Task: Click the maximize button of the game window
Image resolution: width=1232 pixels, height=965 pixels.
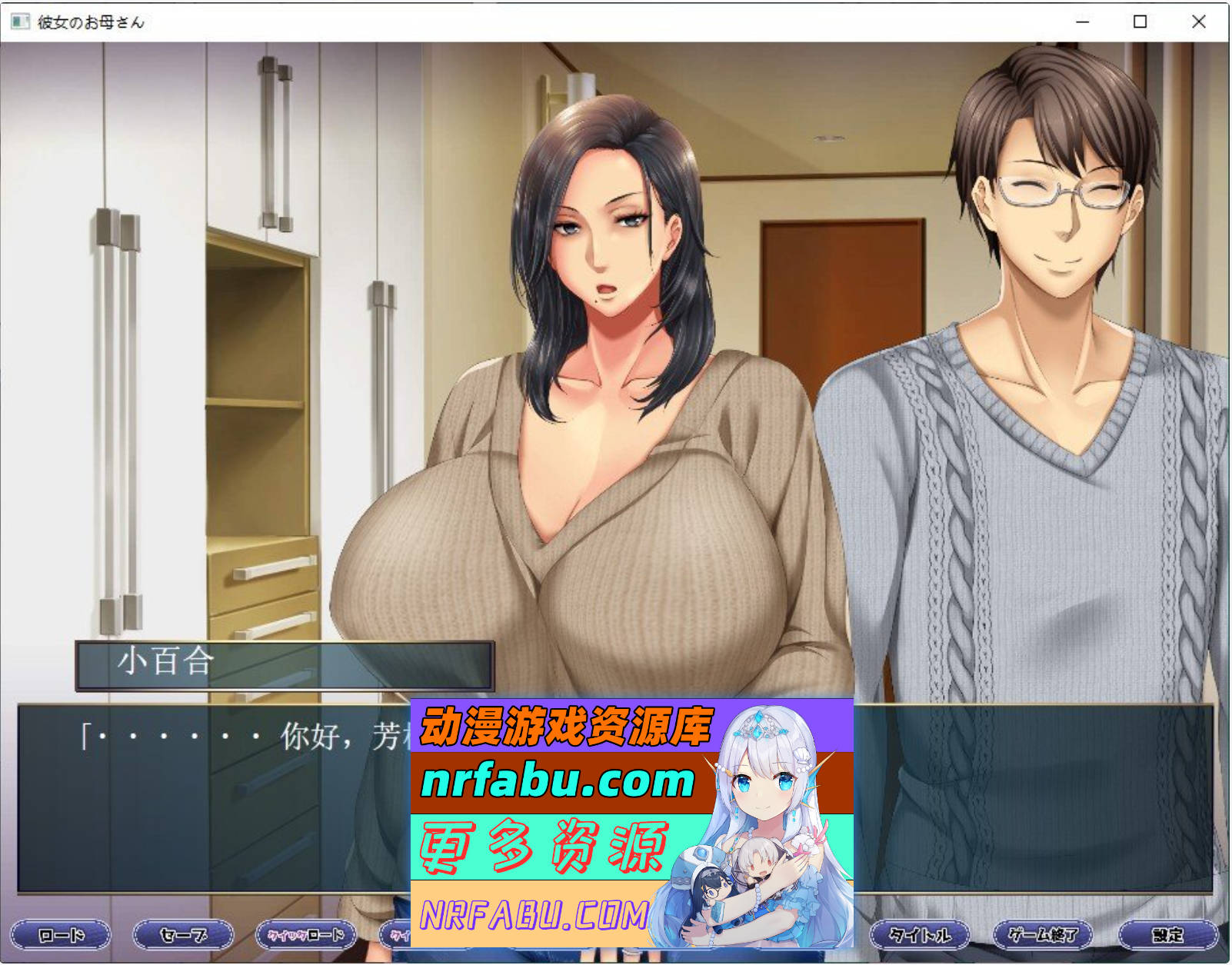Action: 1140,23
